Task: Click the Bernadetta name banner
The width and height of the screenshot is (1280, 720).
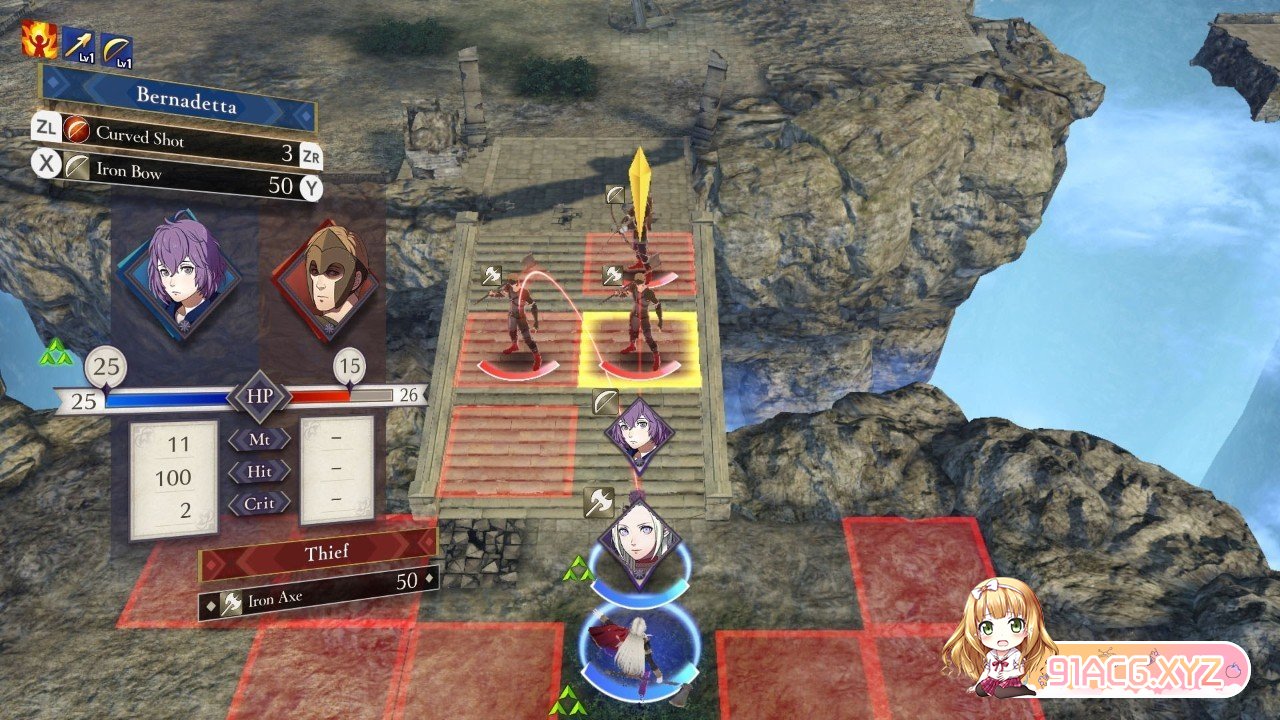Action: [x=177, y=99]
